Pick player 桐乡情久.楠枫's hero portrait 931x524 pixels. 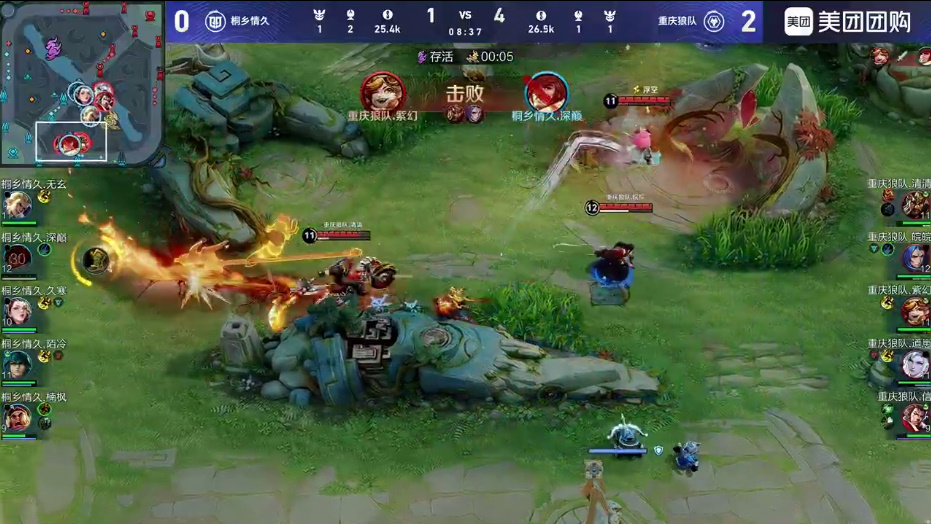(x=17, y=417)
